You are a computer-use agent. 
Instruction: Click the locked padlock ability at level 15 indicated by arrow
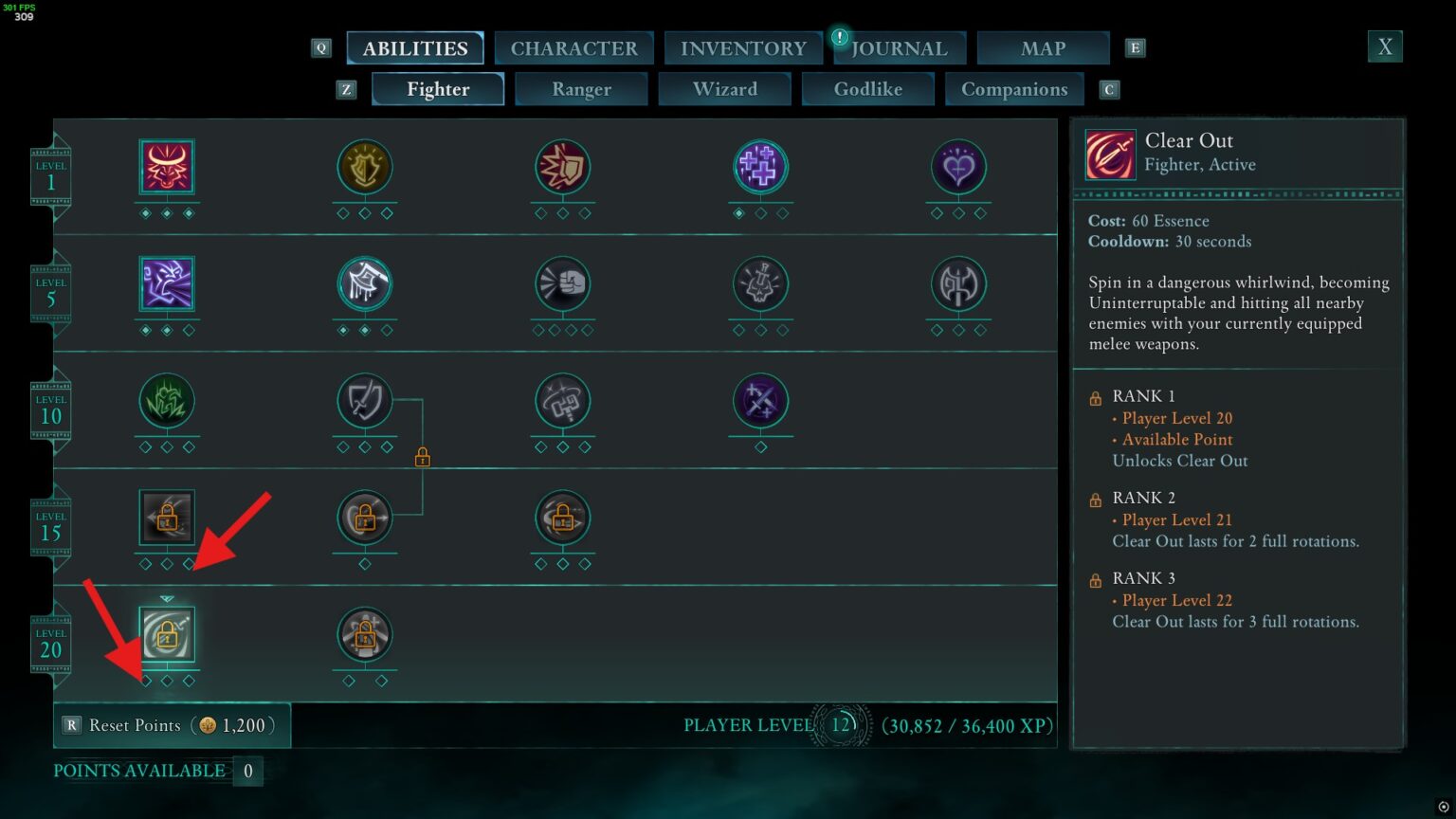[x=167, y=519]
